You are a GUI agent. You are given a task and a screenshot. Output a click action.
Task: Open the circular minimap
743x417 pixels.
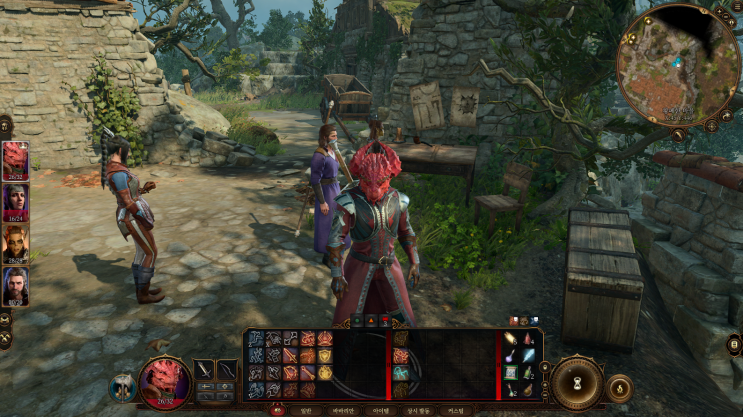[x=678, y=64]
